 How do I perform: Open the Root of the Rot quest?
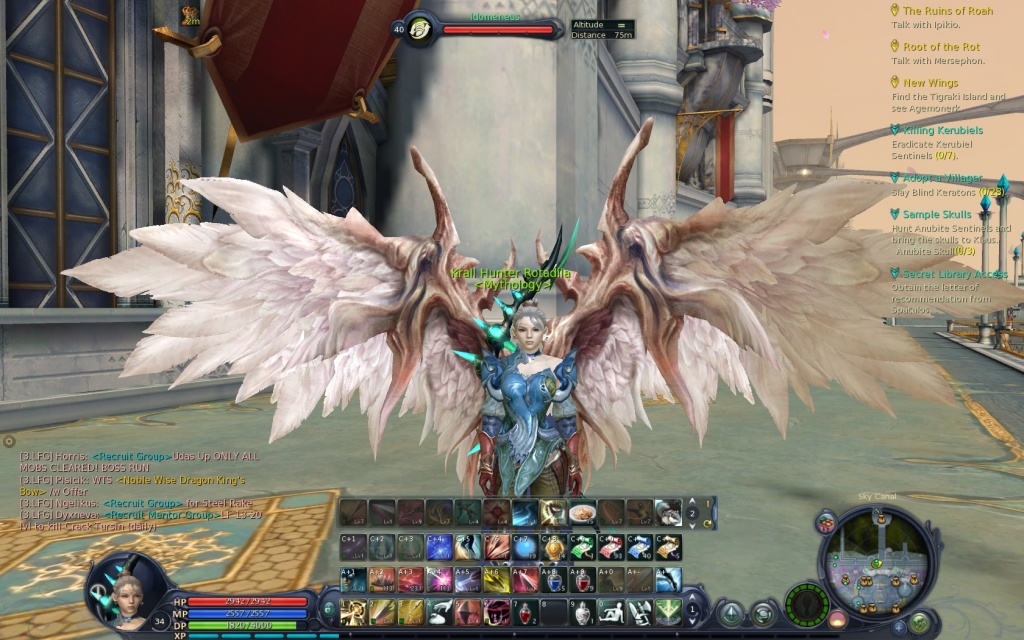click(941, 47)
